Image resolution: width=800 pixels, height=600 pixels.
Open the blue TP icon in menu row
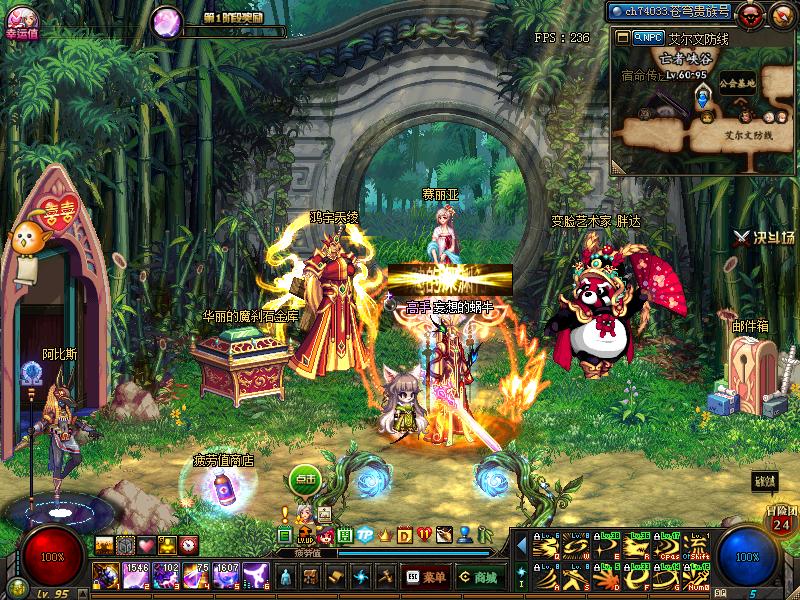(365, 535)
